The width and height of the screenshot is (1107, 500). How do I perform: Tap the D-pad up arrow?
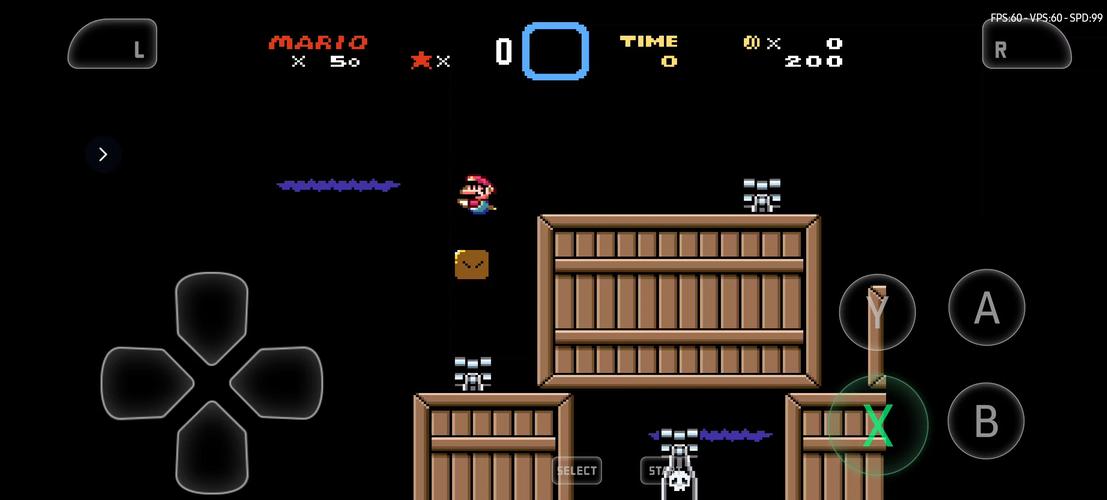(211, 315)
